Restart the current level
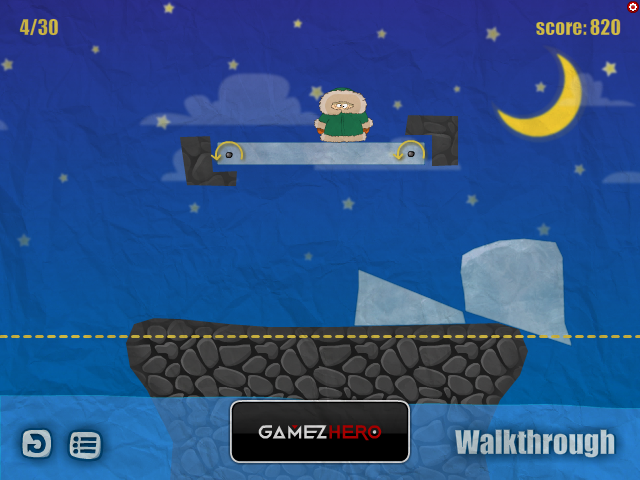 tap(37, 443)
